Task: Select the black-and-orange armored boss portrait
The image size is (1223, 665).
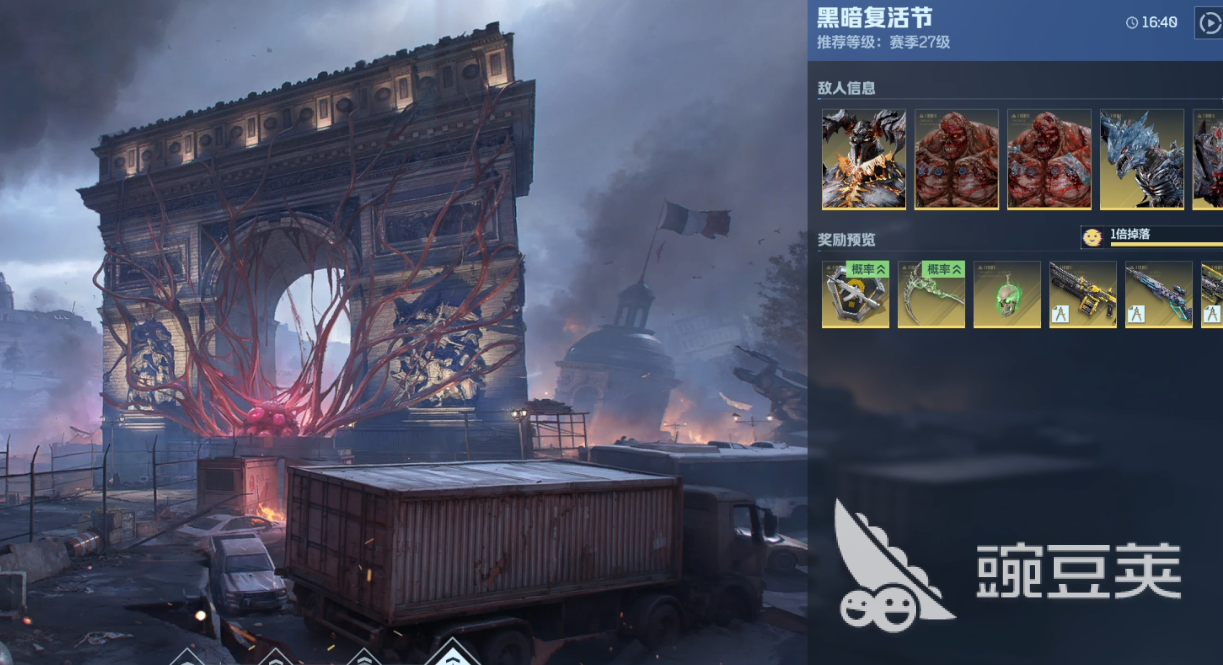Action: pyautogui.click(x=864, y=159)
